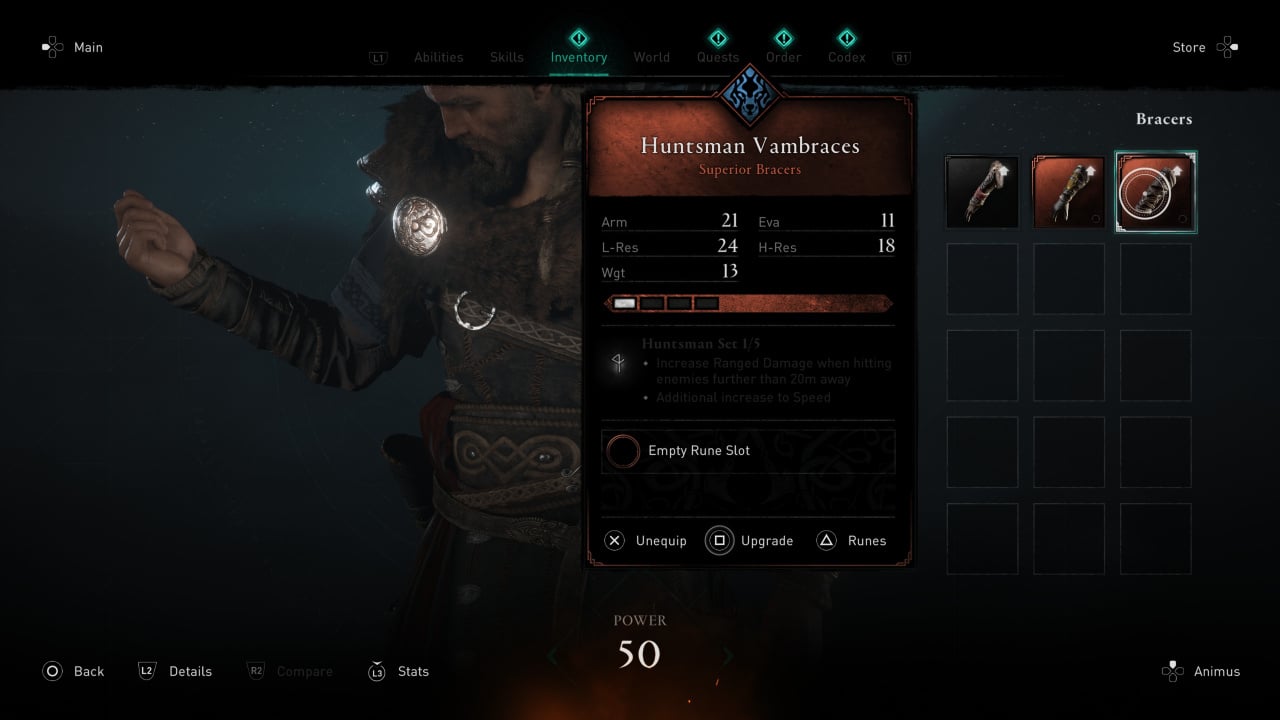Go to the World tab
This screenshot has width=1280, height=720.
(651, 57)
